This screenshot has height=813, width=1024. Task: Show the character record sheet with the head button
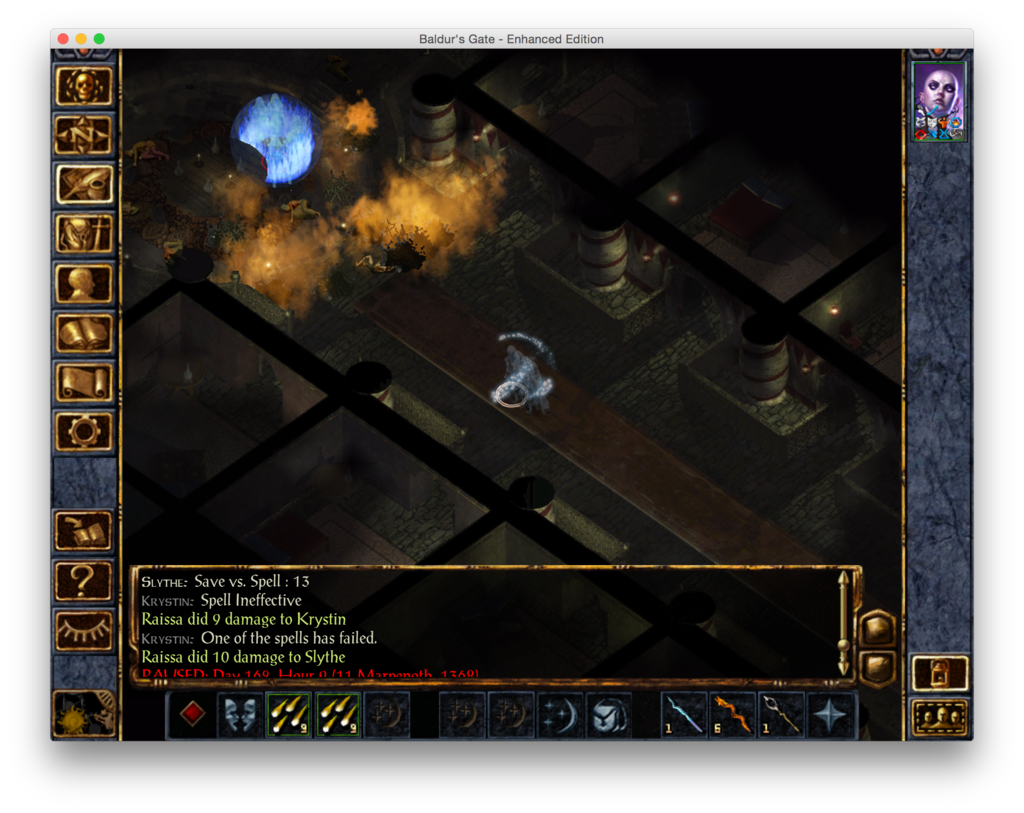(x=84, y=283)
